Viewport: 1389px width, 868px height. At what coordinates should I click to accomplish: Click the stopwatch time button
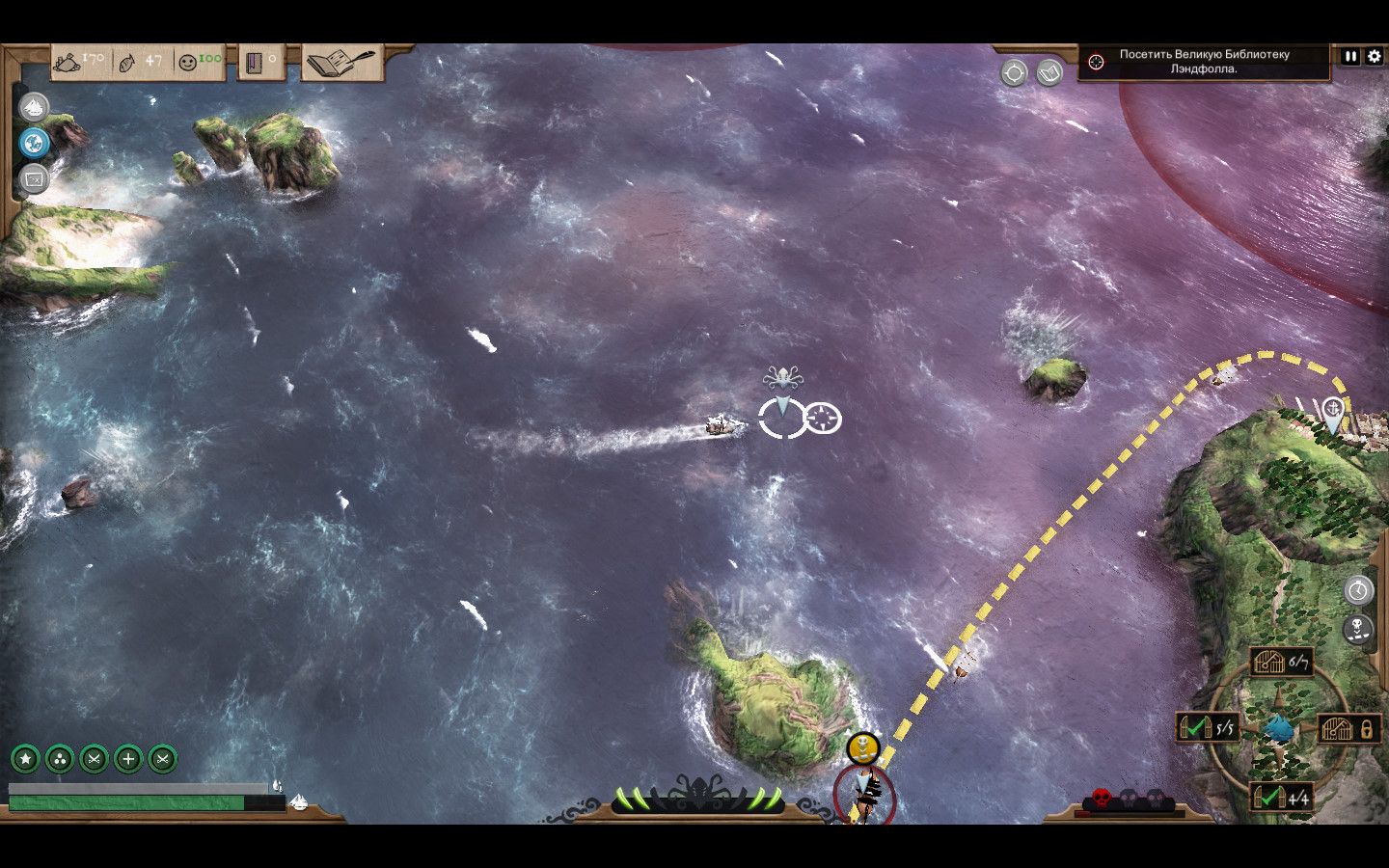tap(1358, 589)
